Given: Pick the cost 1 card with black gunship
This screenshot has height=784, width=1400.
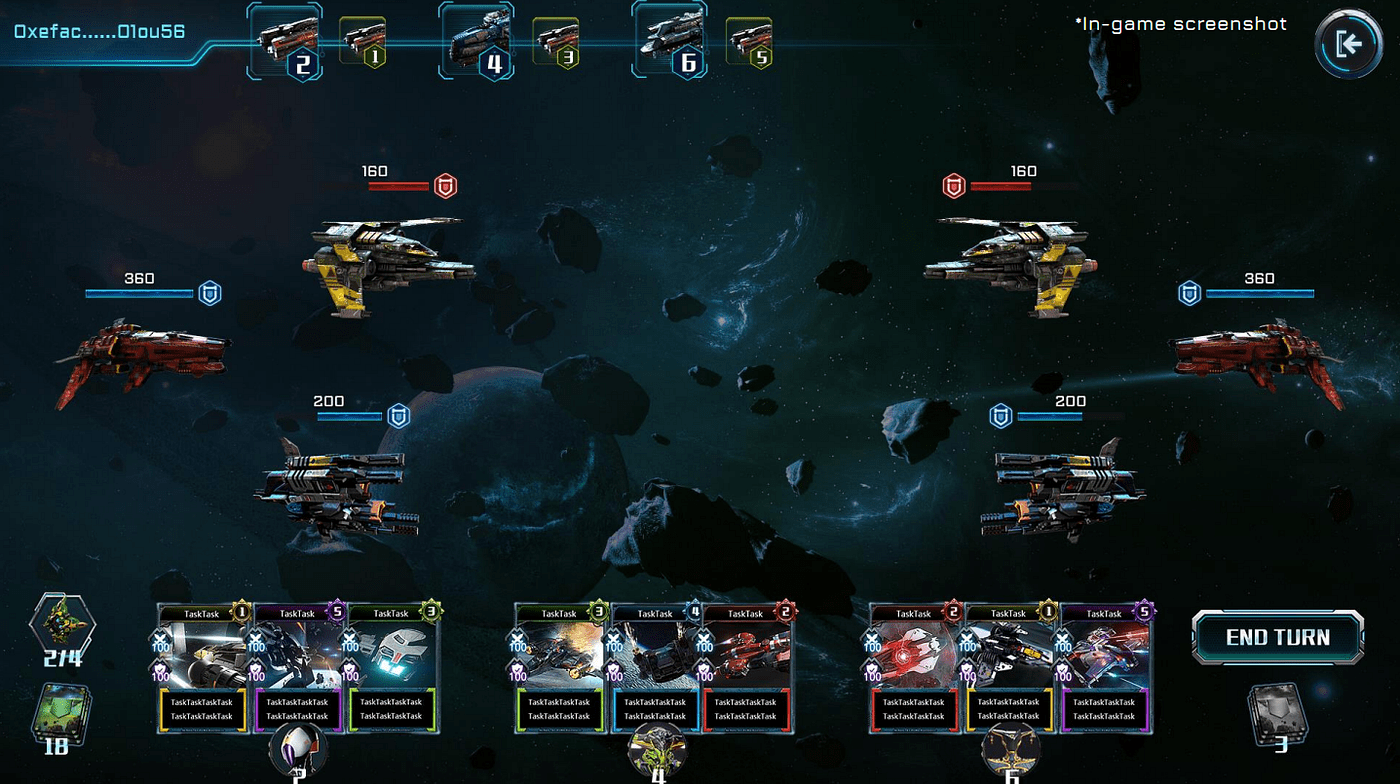Looking at the screenshot, I should [x=1009, y=668].
